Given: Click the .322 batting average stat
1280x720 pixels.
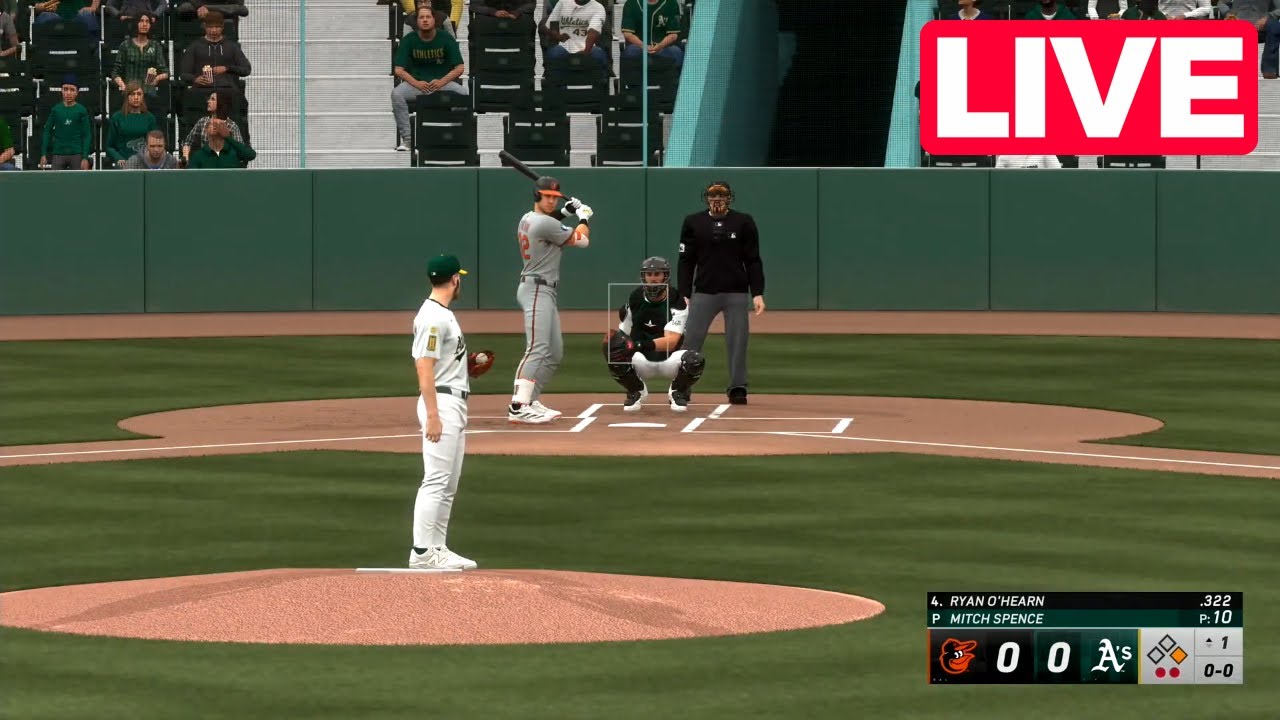Looking at the screenshot, I should click(x=1216, y=601).
